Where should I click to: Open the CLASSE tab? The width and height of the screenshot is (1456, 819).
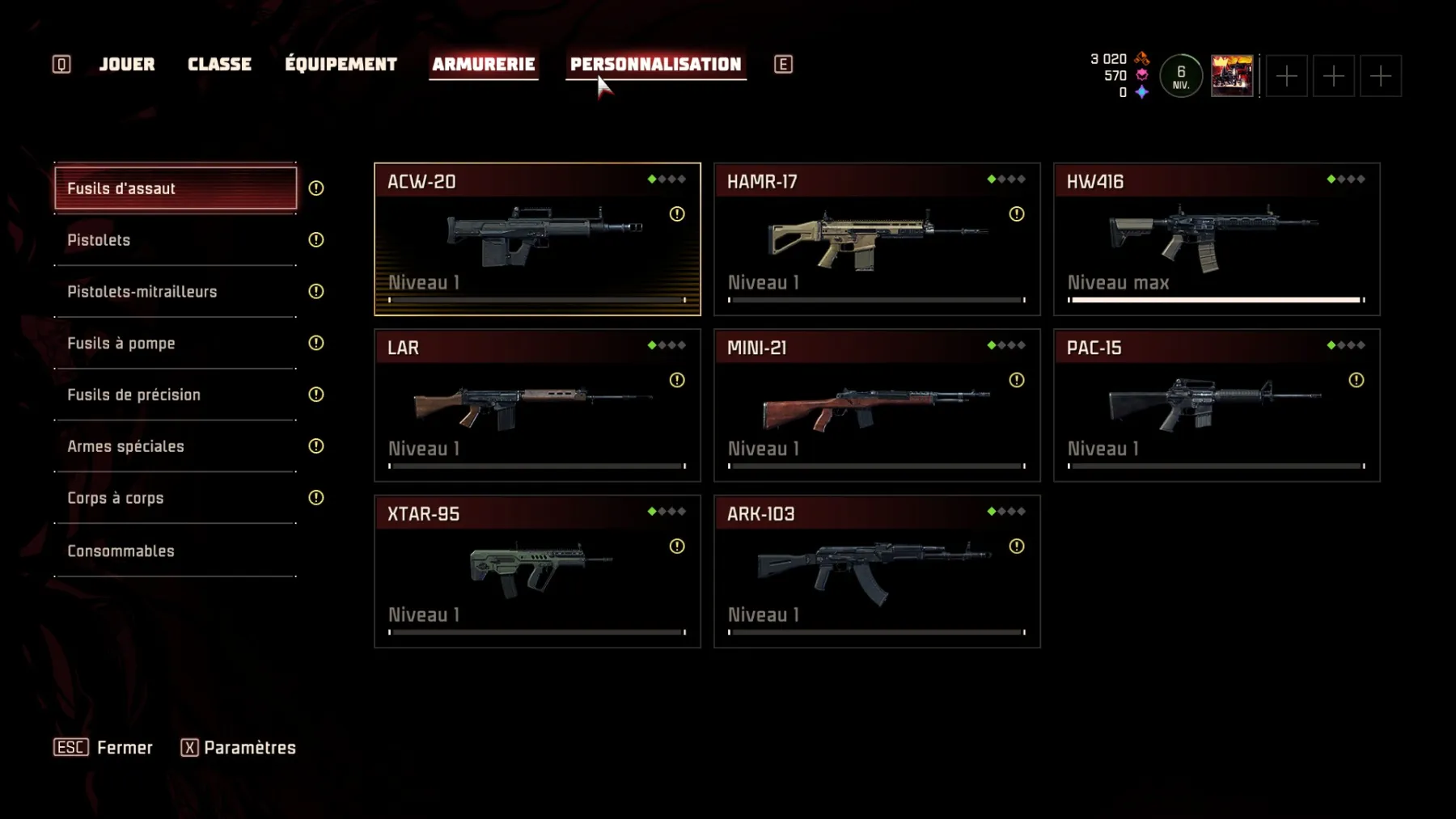(219, 65)
